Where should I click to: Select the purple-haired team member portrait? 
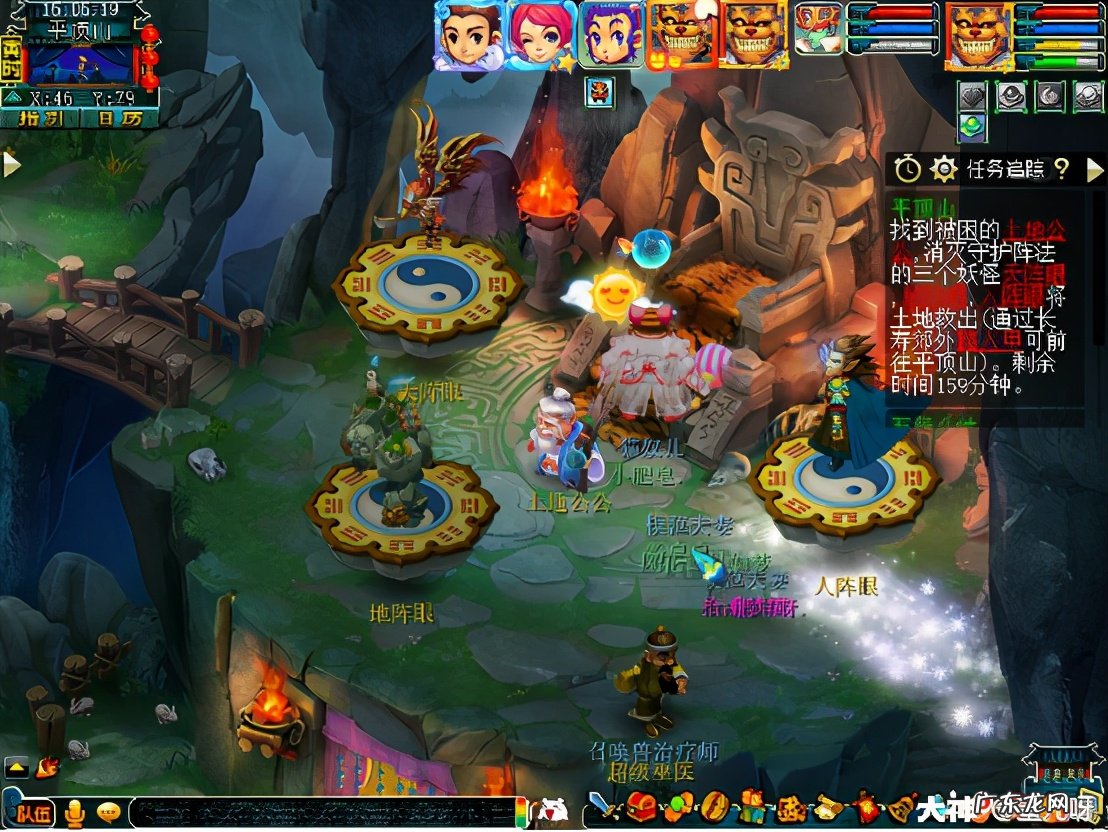pos(609,35)
